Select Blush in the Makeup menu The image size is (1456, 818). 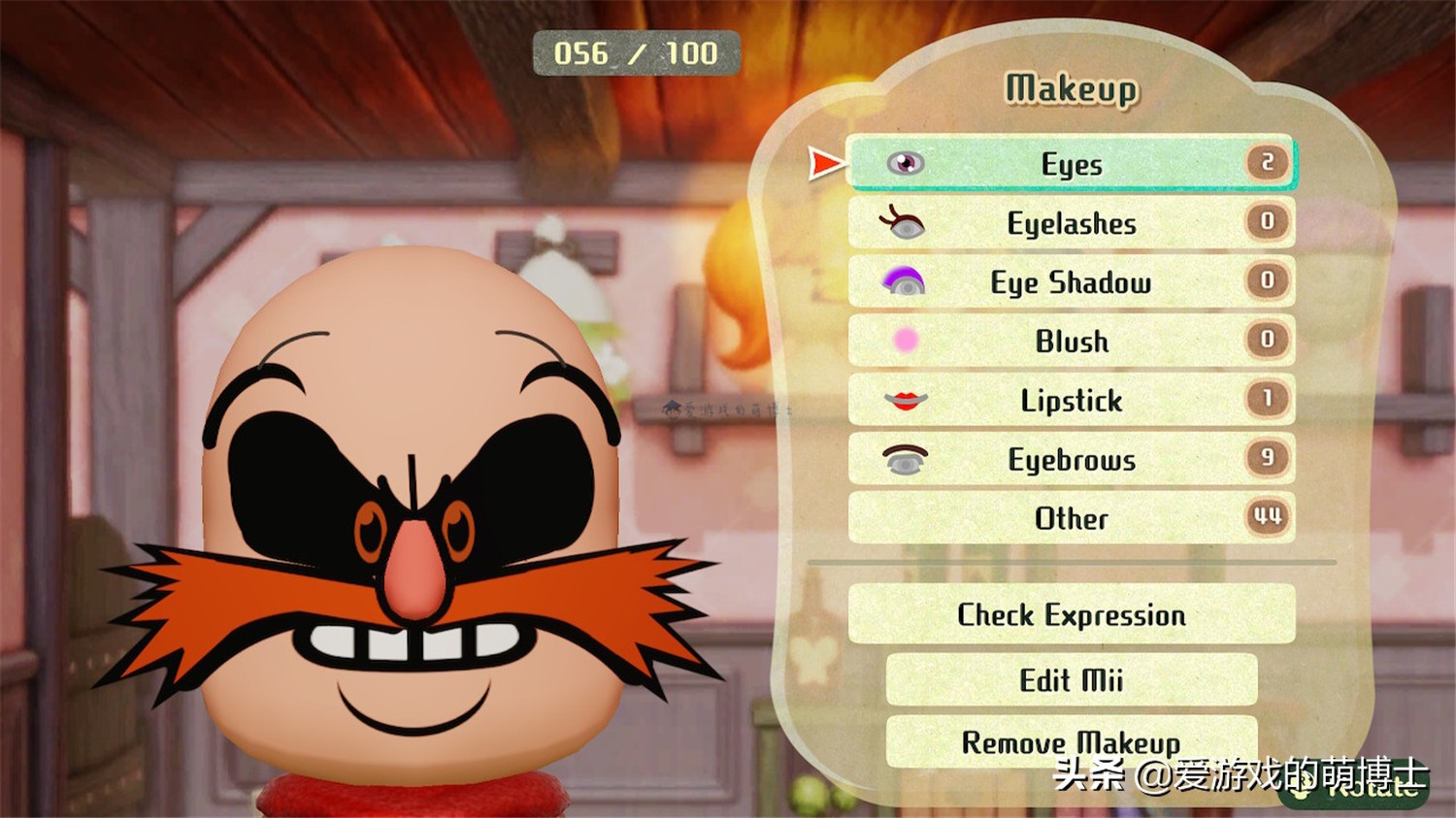[x=1071, y=341]
